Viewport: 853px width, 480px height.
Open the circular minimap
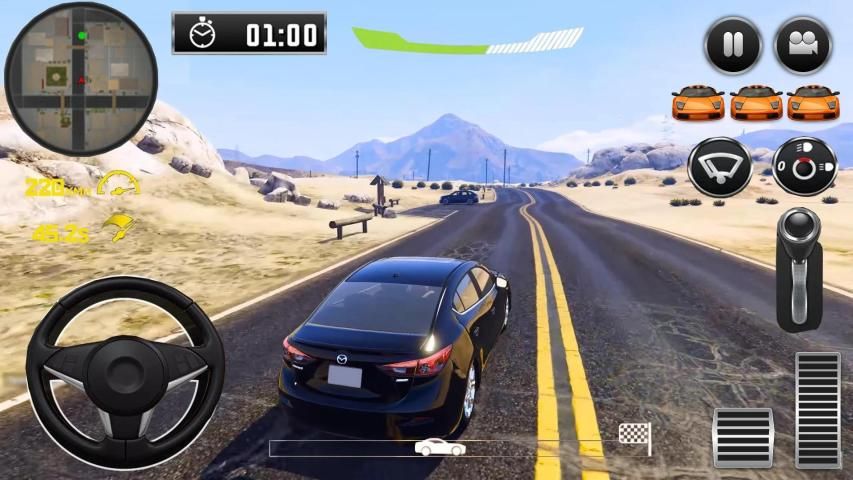coord(81,79)
